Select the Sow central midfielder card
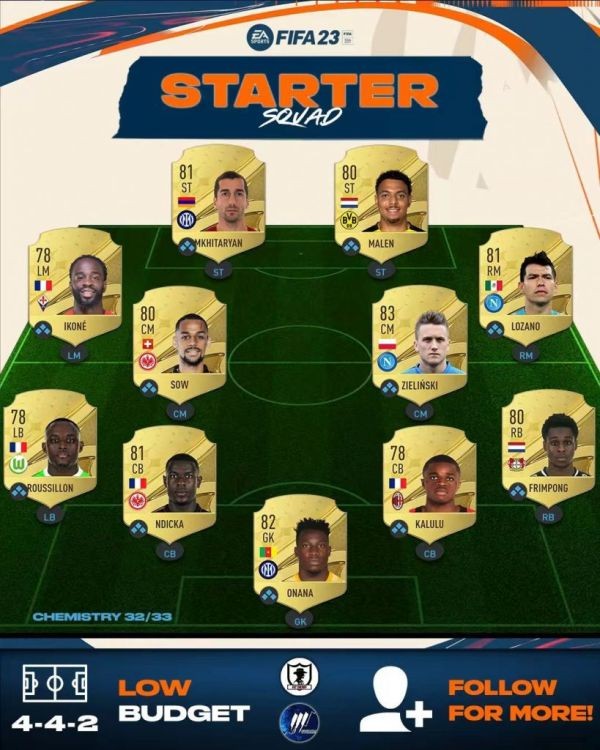The height and width of the screenshot is (750, 600). [179, 343]
